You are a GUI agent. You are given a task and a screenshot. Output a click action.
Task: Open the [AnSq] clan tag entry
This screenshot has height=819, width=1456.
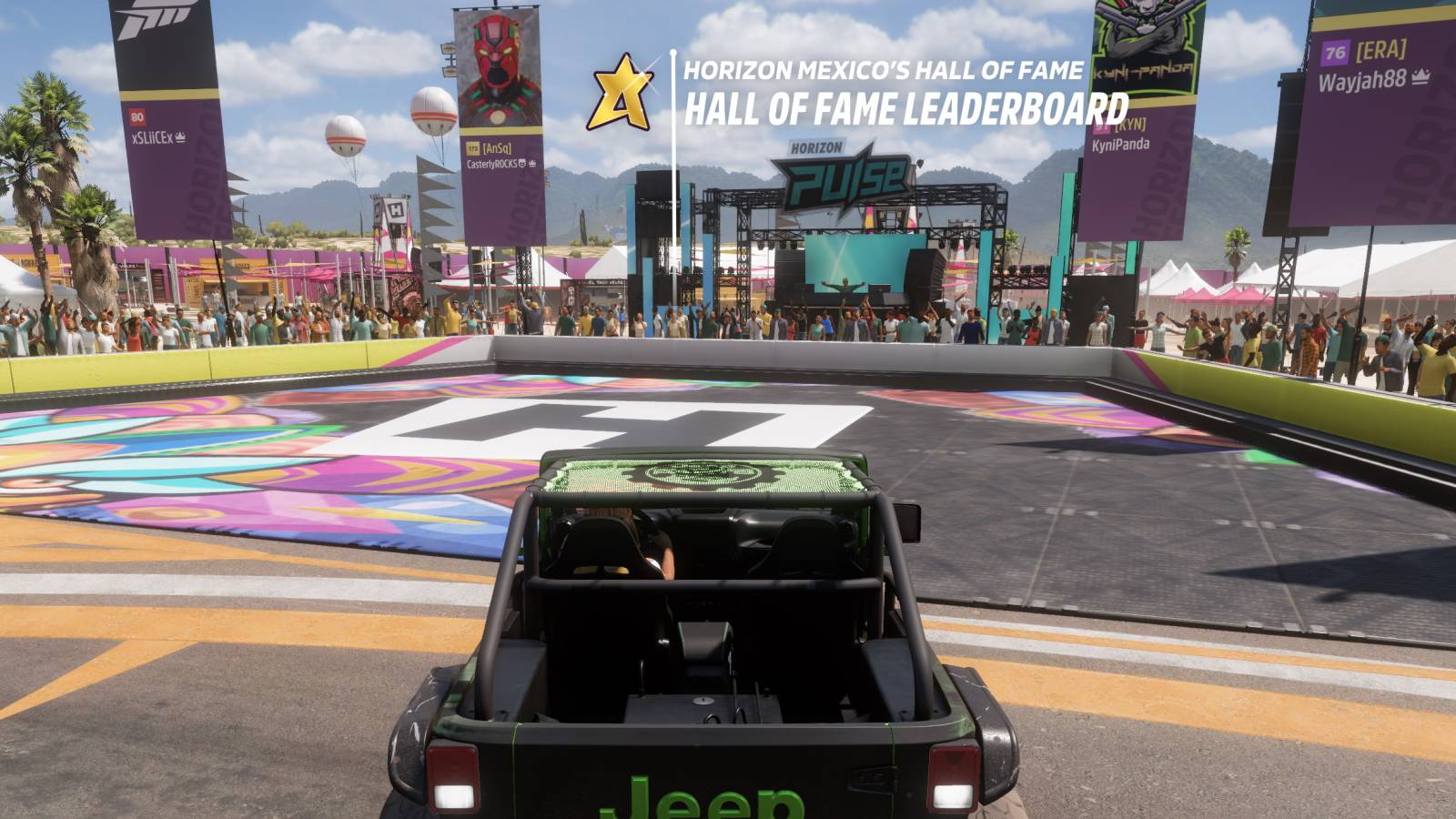(x=496, y=148)
